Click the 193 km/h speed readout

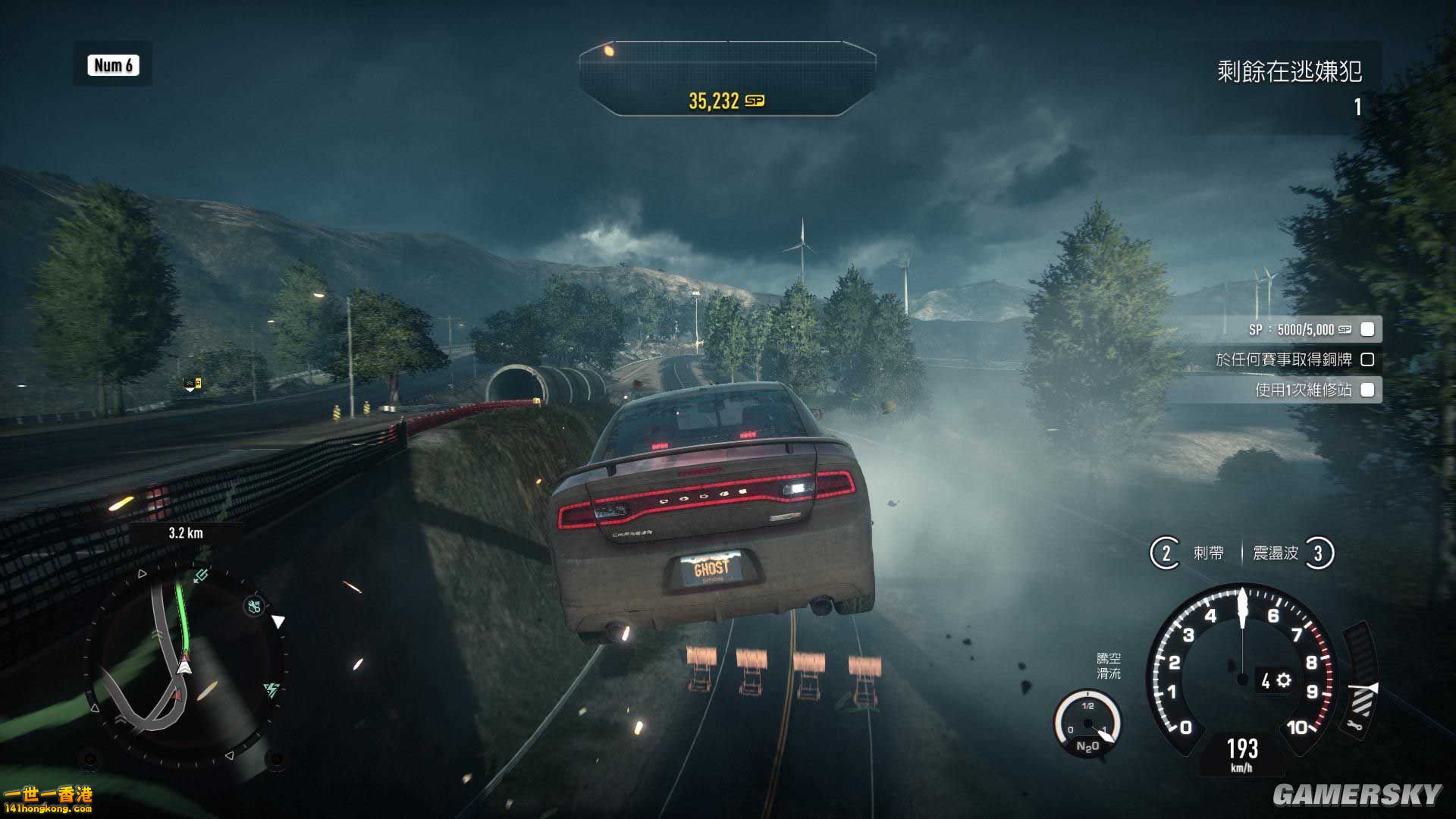pos(1242,747)
